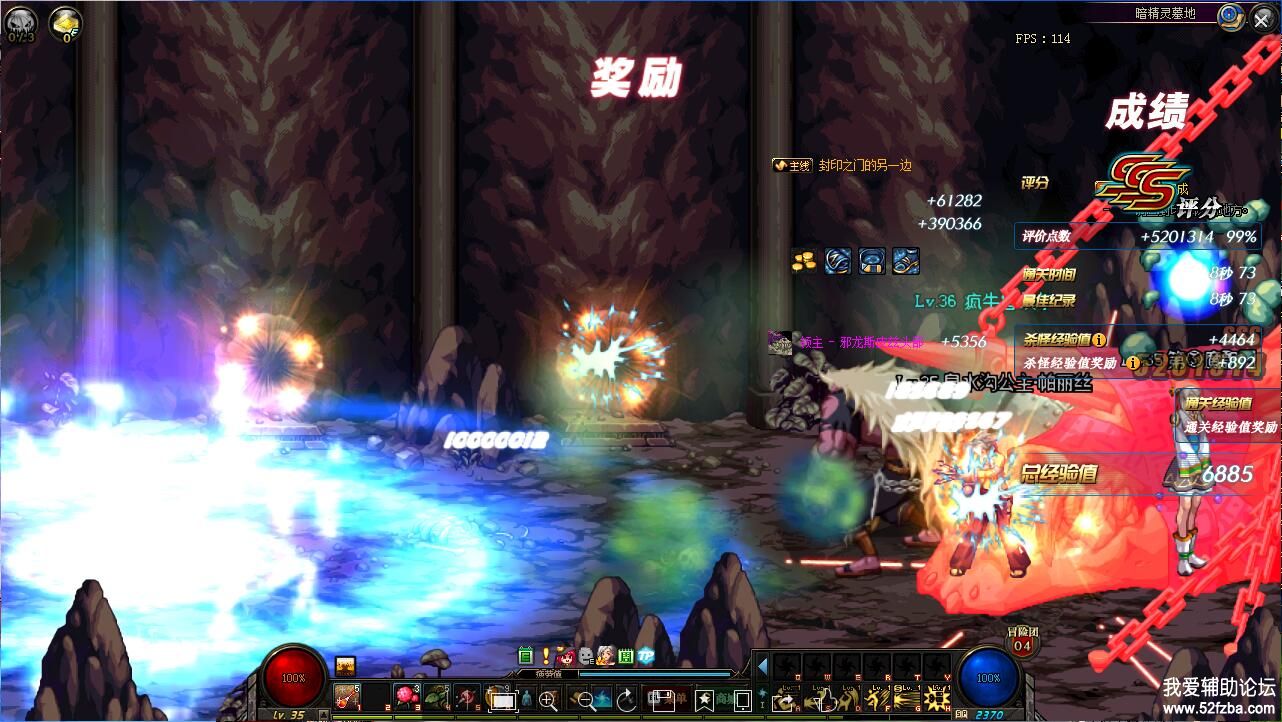Use the pink berry item in slot 3
Screen dimensions: 1282x722
click(x=407, y=696)
